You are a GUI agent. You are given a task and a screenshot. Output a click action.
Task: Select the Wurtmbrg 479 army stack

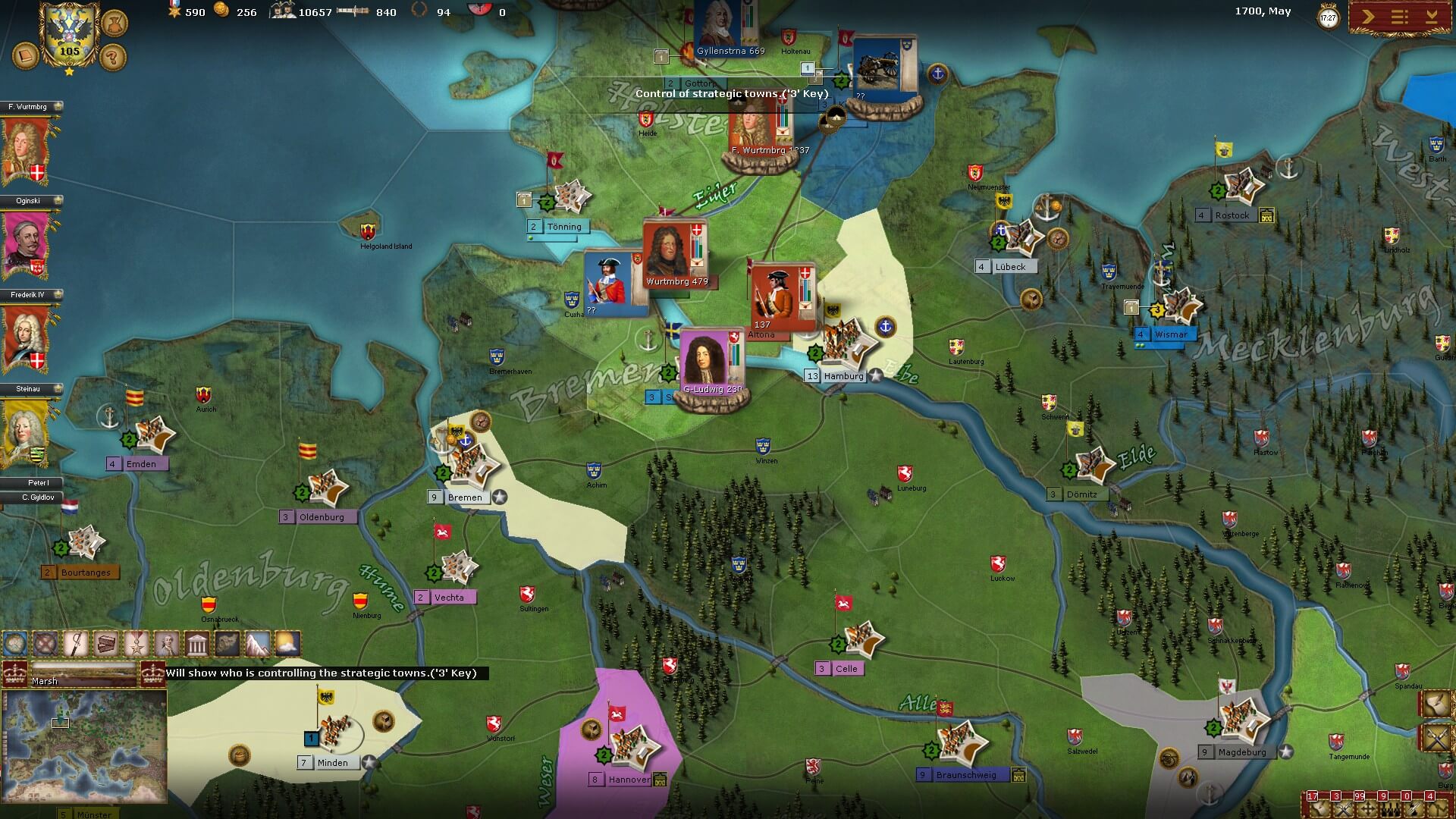click(x=675, y=254)
